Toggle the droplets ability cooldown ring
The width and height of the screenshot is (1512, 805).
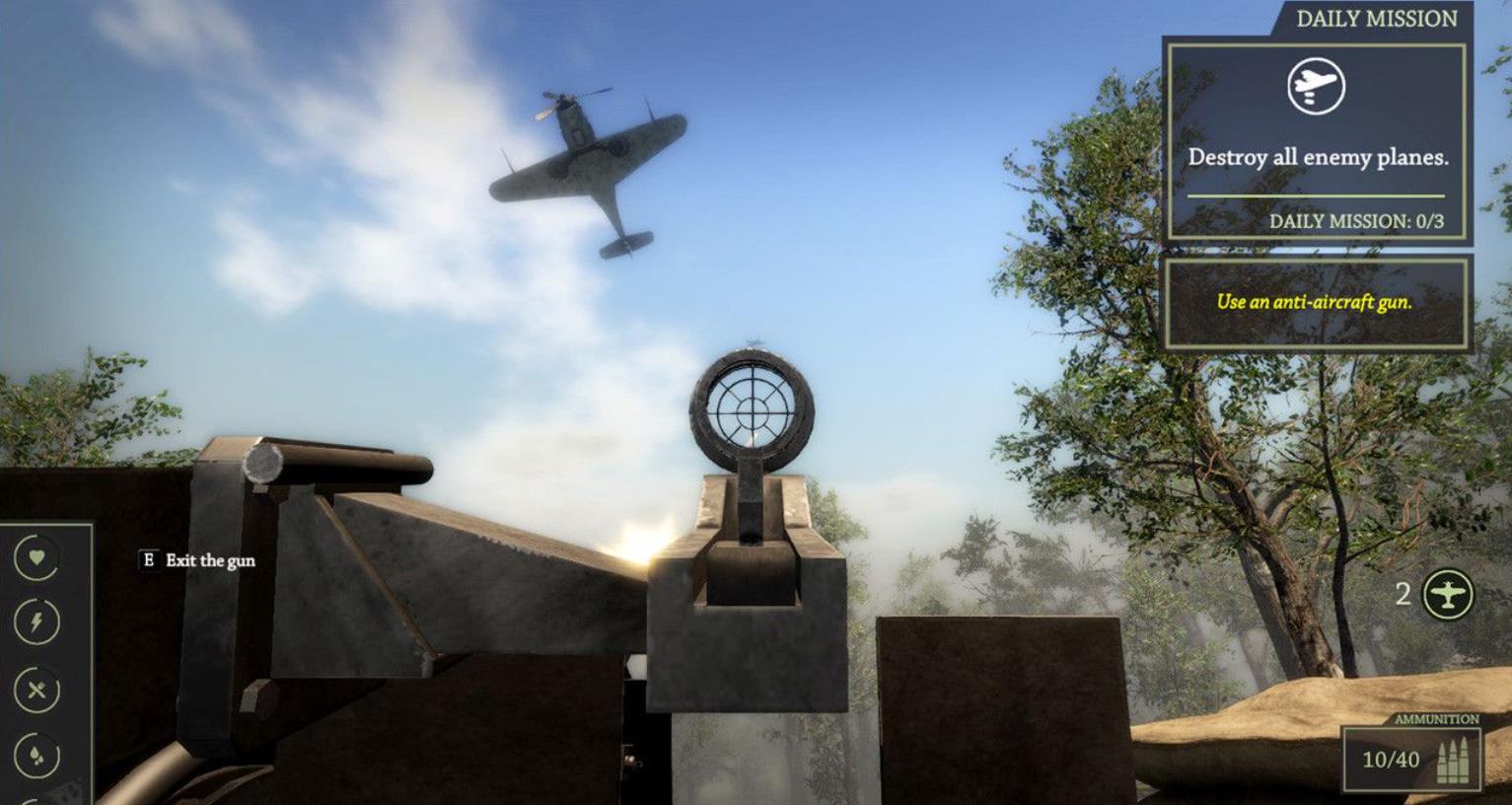tap(36, 753)
